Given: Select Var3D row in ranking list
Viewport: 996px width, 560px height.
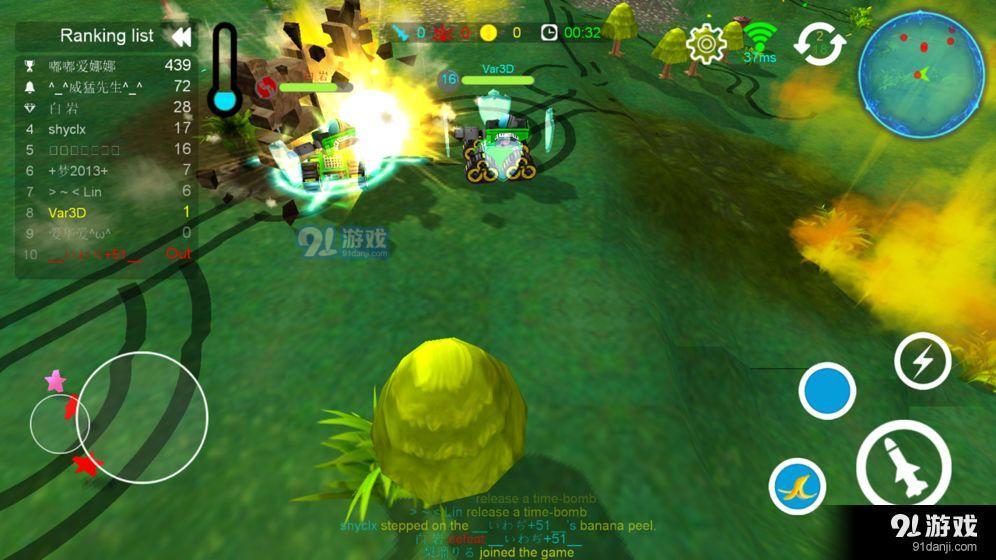Looking at the screenshot, I should coord(105,212).
